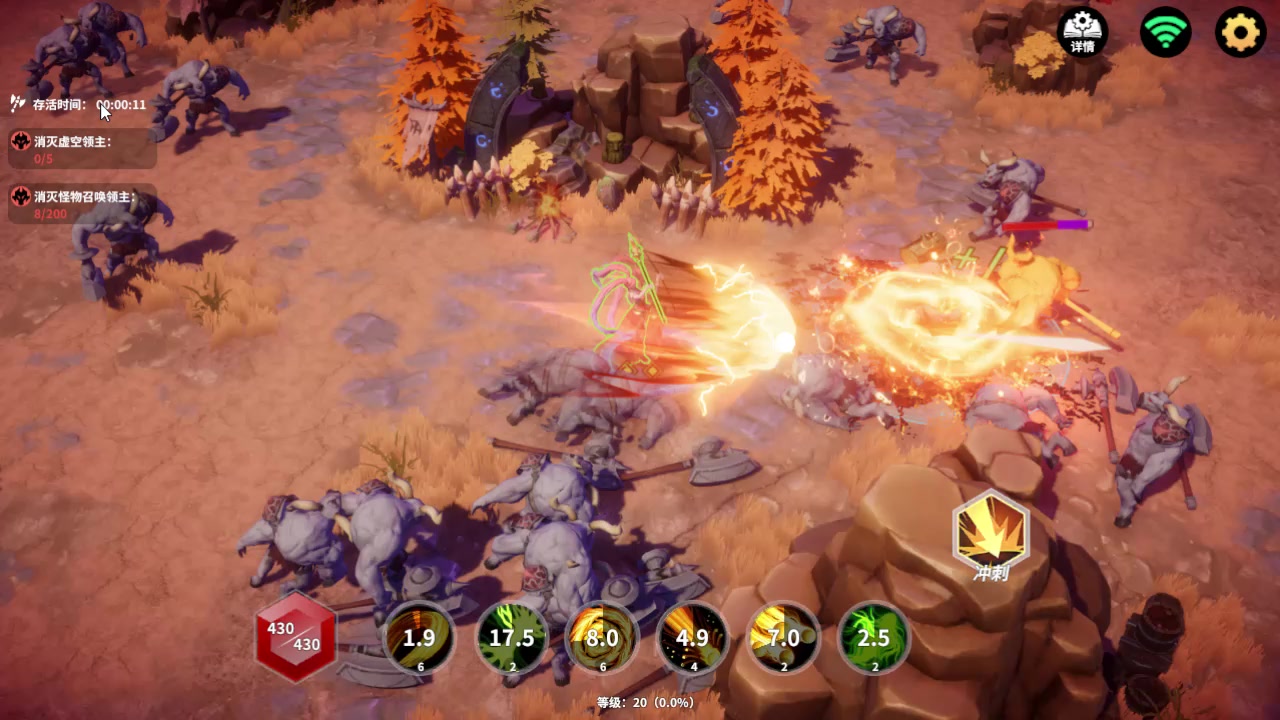Activate the 冲刺 dash skill
This screenshot has width=1280, height=720.
(x=990, y=531)
